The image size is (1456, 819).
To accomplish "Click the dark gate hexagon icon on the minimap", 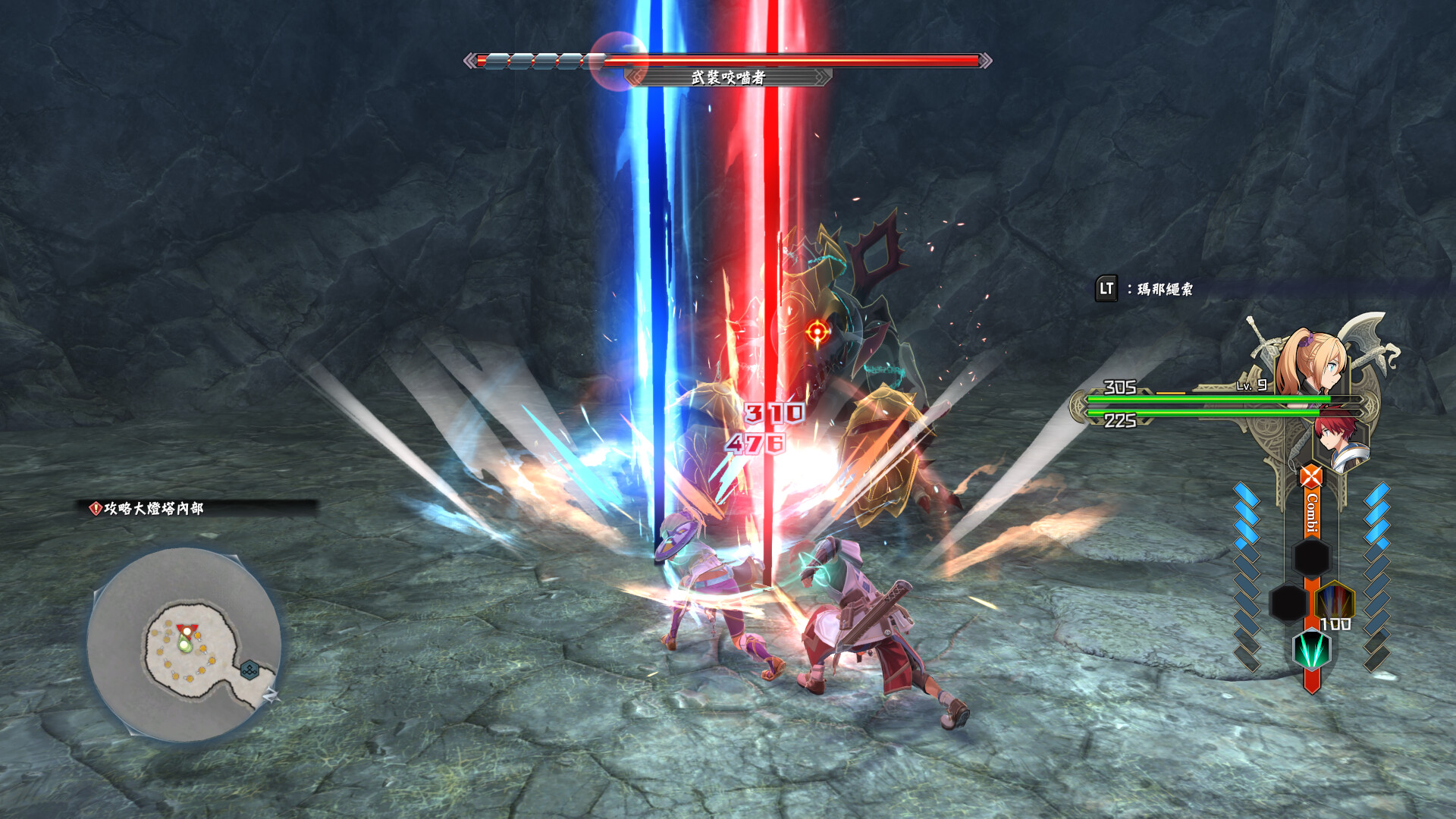I will point(249,669).
